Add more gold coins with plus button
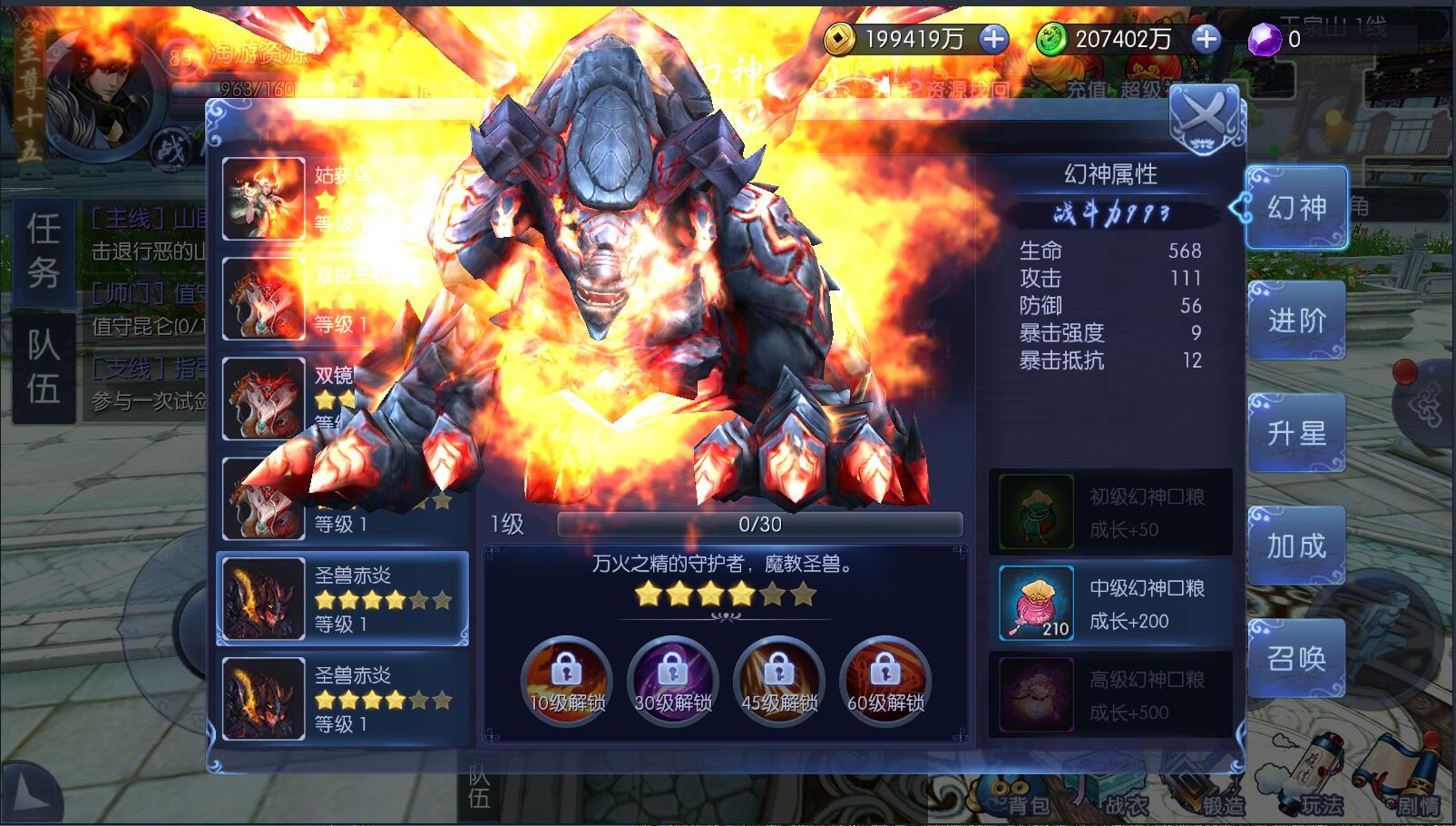Viewport: 1456px width, 826px height. pyautogui.click(x=994, y=39)
